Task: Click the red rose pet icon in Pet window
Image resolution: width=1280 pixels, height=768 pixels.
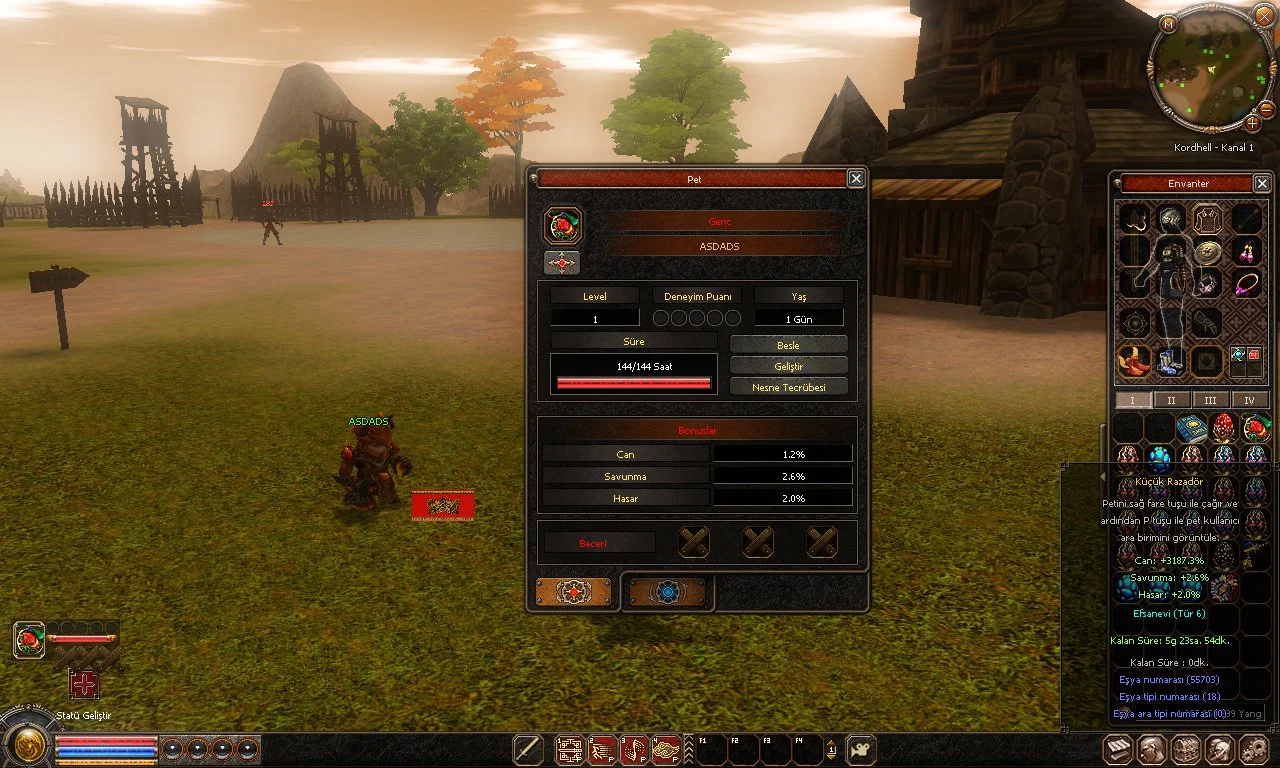Action: (x=563, y=226)
